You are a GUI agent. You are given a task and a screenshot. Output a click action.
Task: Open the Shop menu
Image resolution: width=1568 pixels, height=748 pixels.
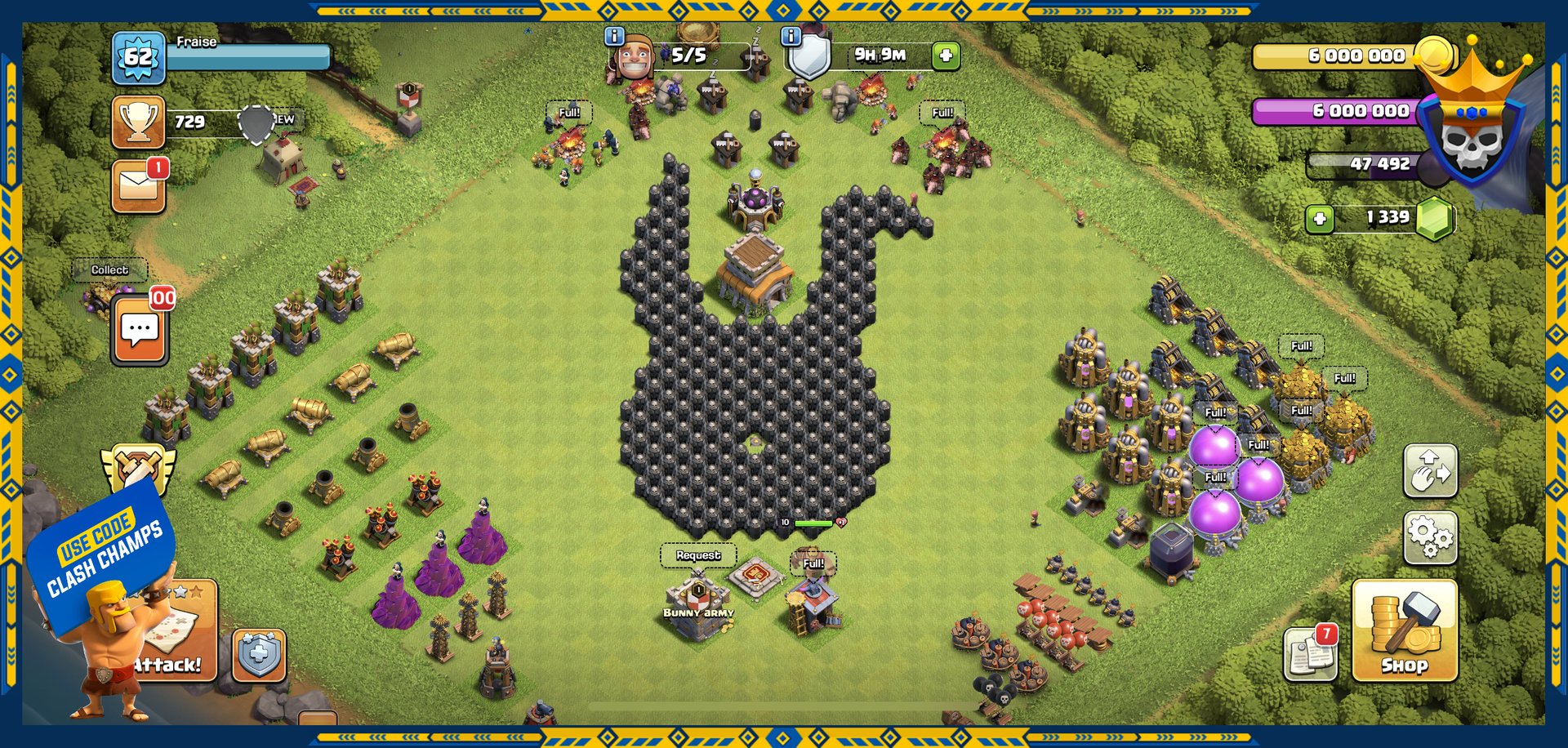pos(1404,630)
